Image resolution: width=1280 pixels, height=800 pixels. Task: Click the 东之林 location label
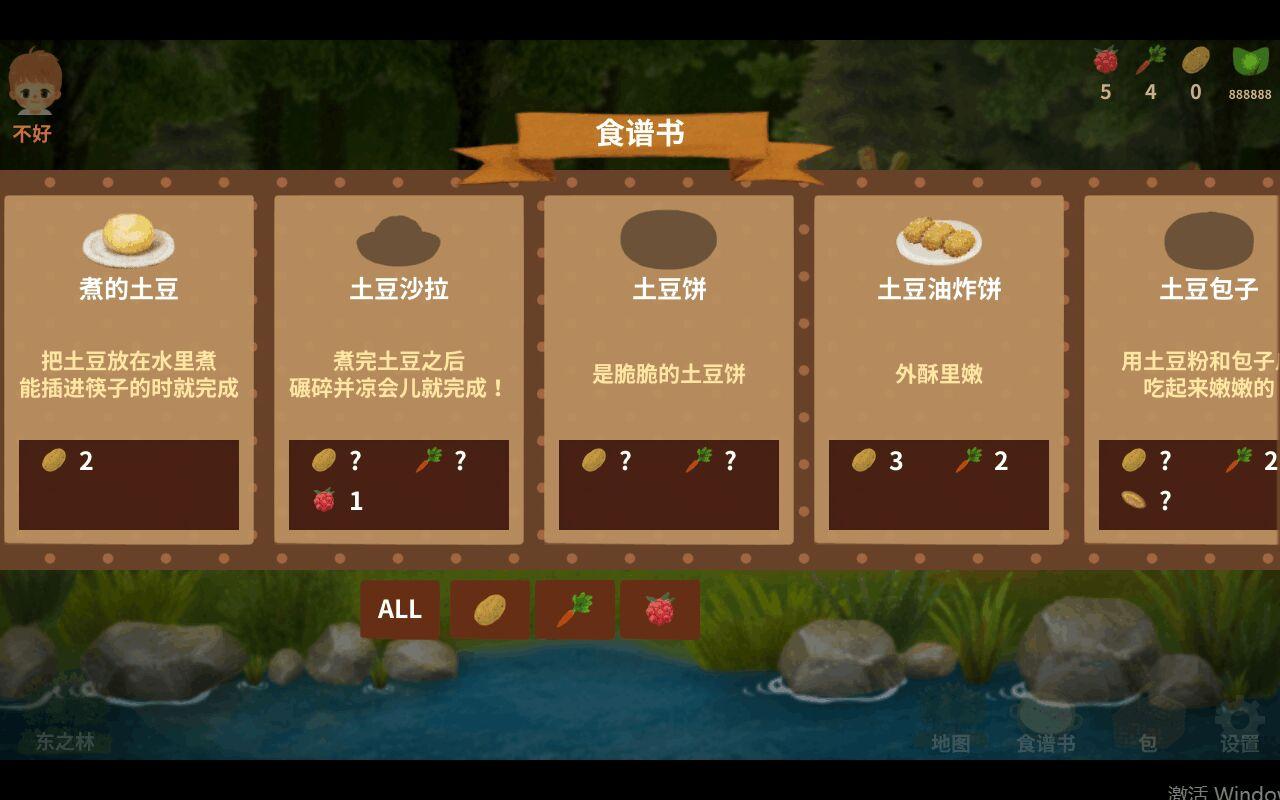pyautogui.click(x=63, y=744)
